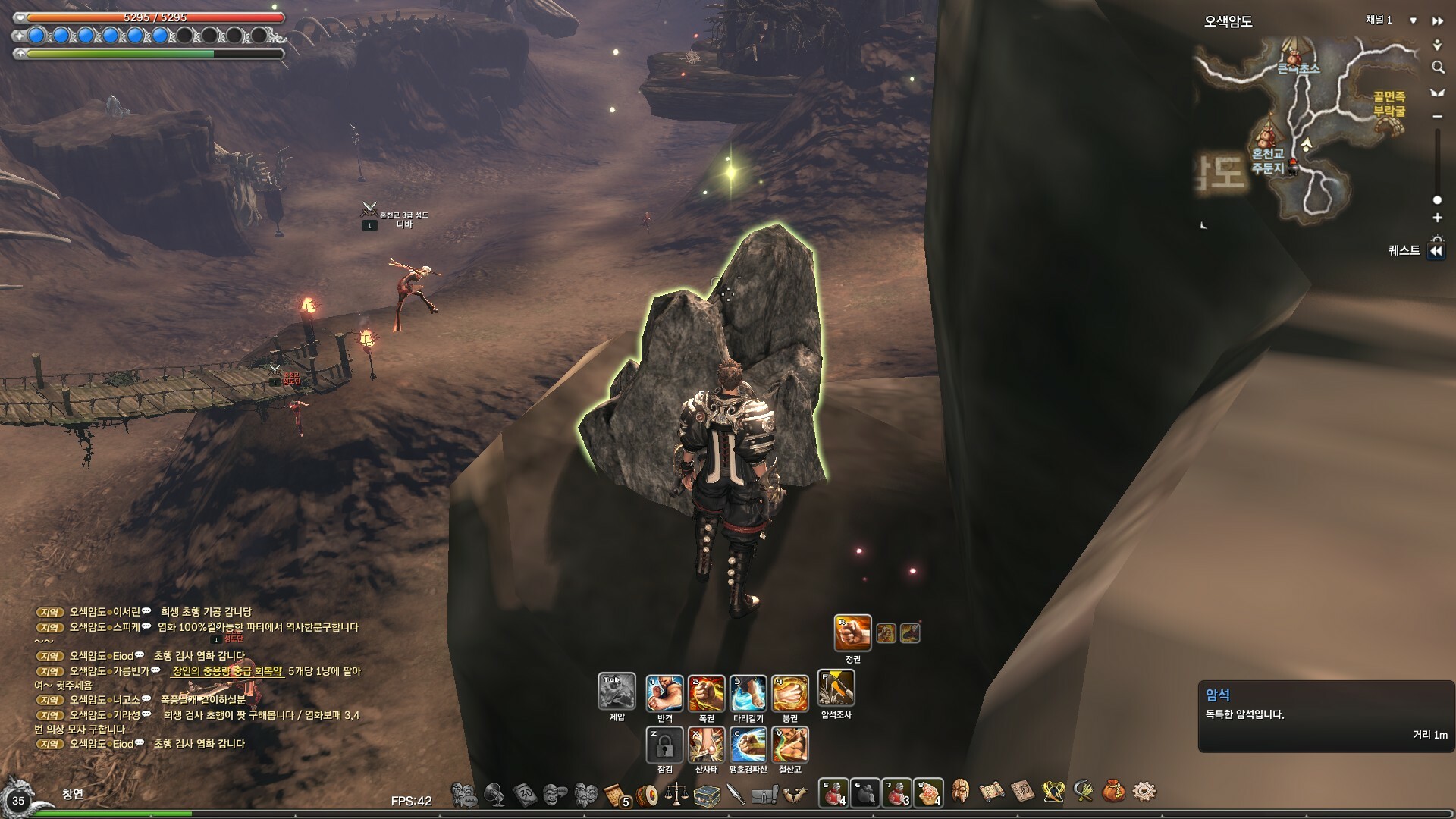
Task: Use the red potion in slot 5
Action: [833, 793]
